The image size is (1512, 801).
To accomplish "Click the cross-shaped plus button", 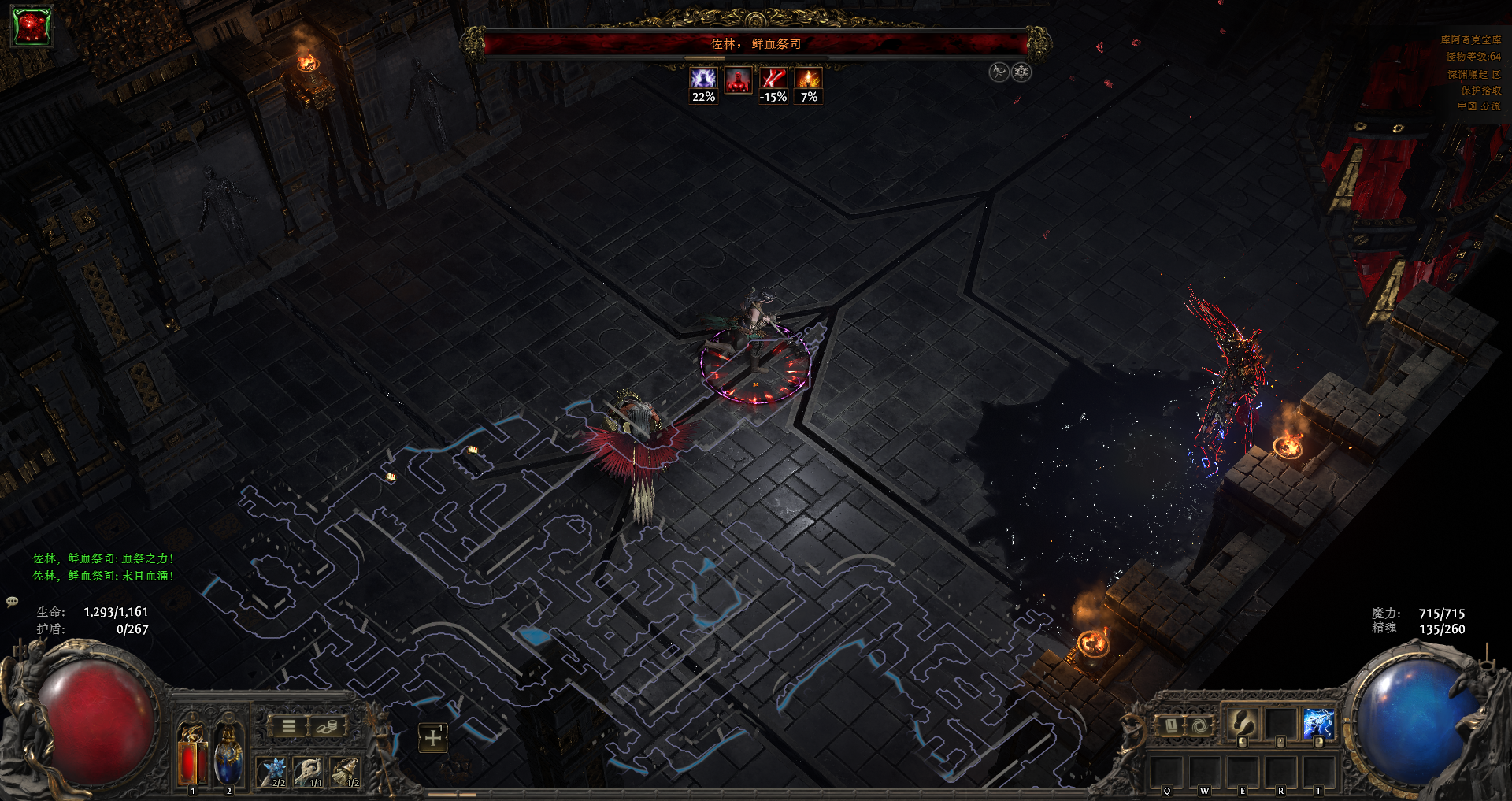I will click(432, 737).
